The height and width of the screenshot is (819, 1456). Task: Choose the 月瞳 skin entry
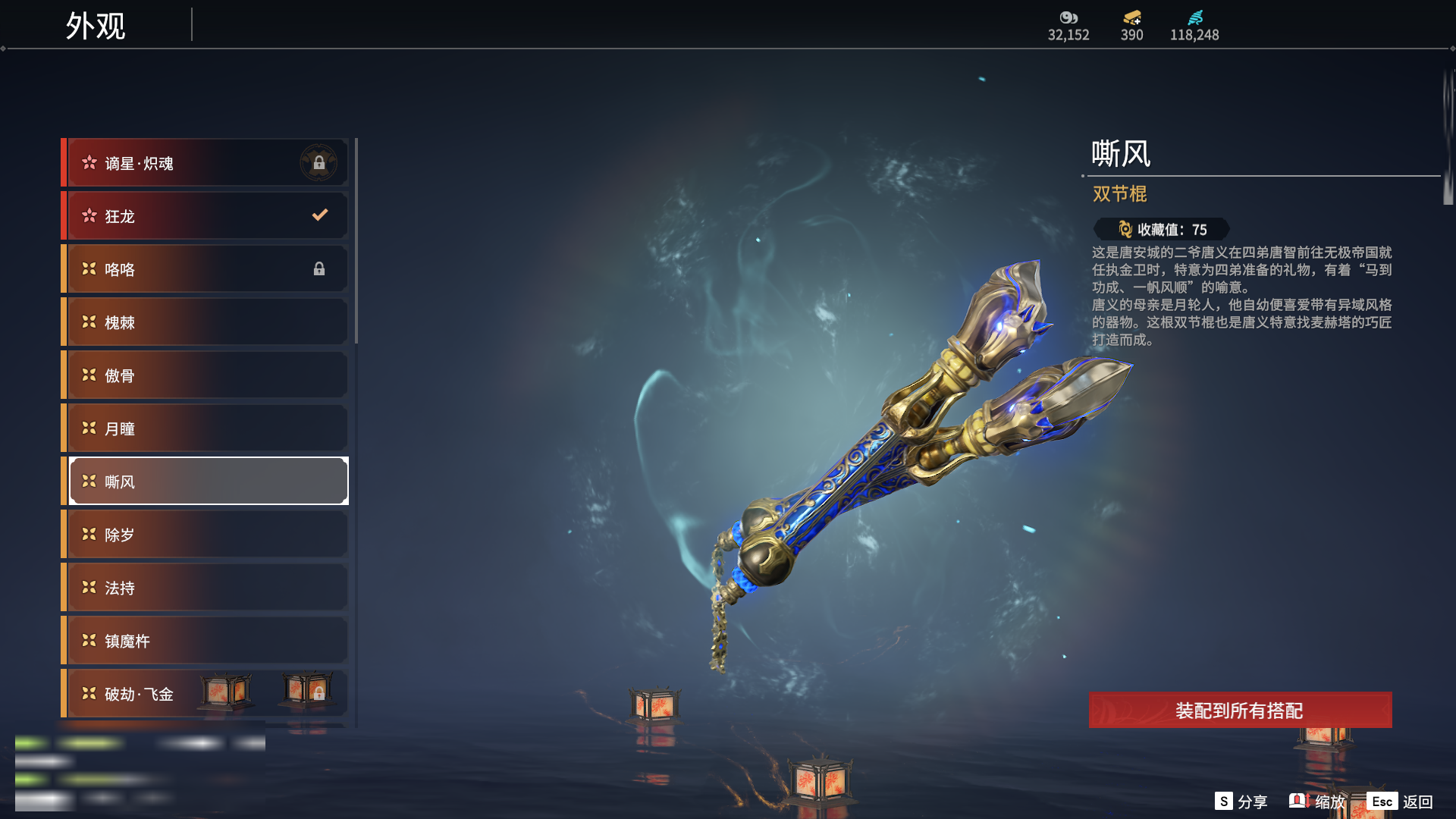click(x=206, y=428)
